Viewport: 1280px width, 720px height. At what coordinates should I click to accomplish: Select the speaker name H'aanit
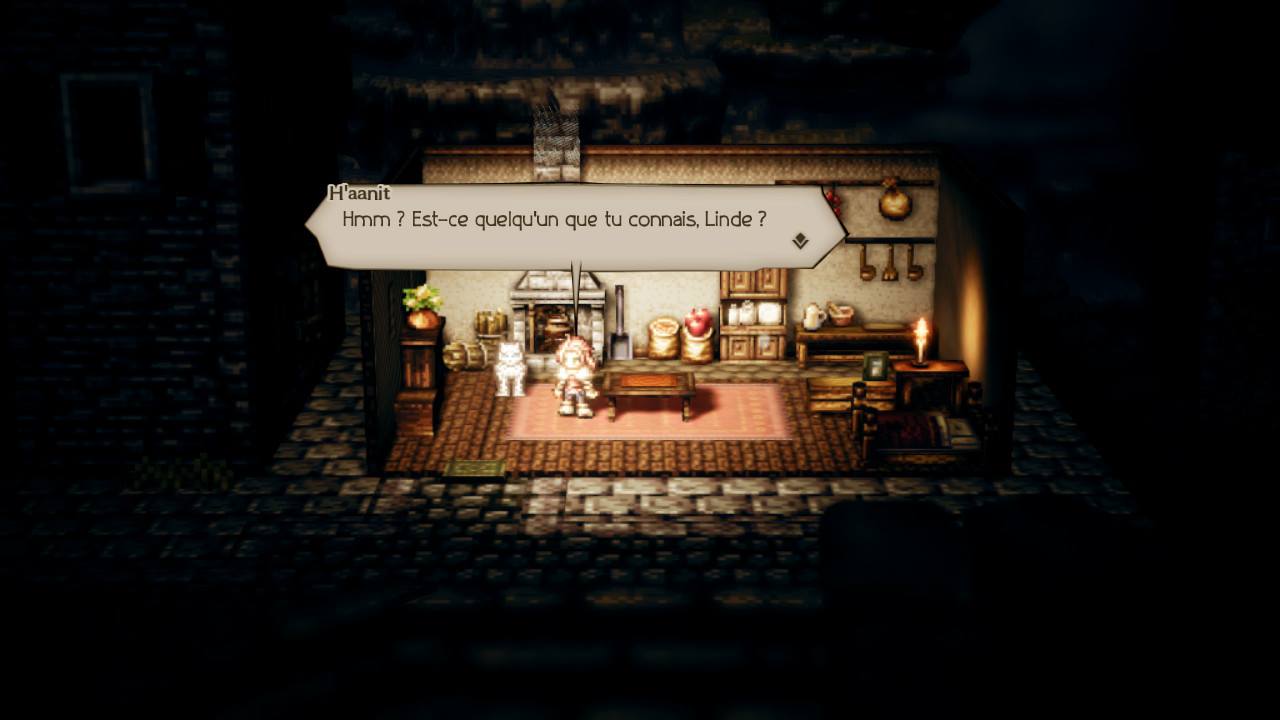[x=360, y=193]
